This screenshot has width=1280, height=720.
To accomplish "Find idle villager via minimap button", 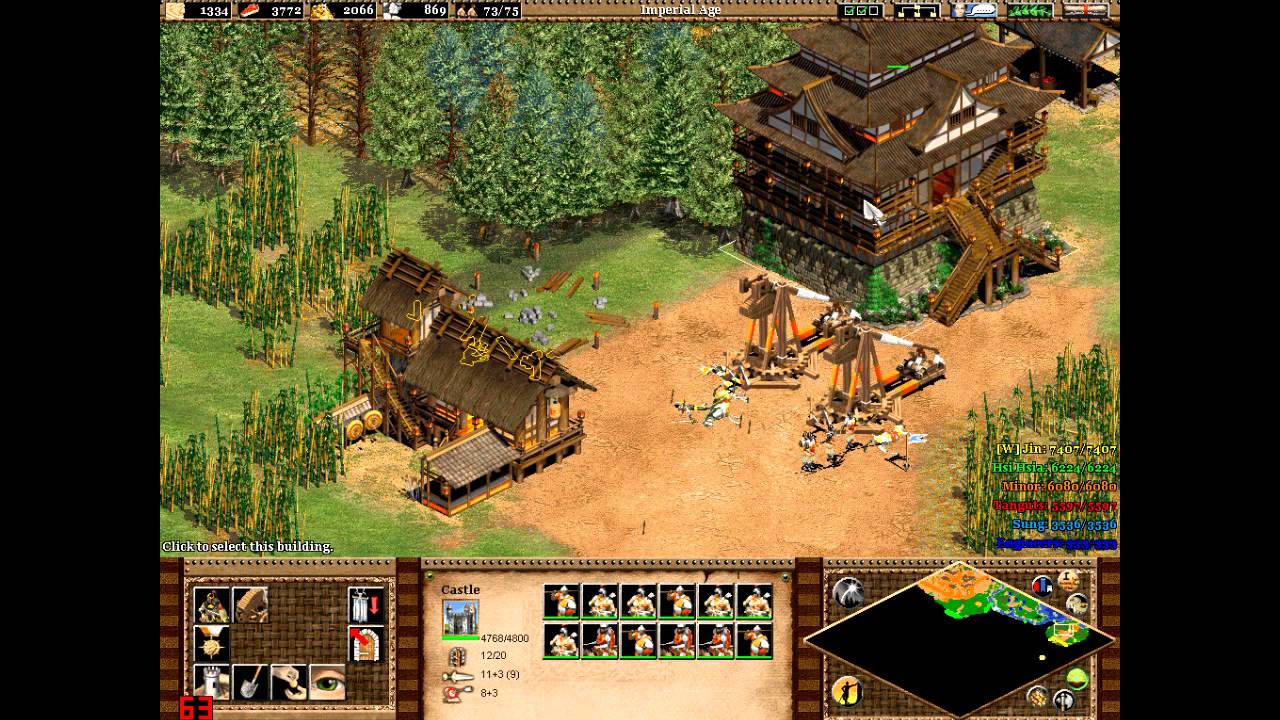I will (847, 689).
